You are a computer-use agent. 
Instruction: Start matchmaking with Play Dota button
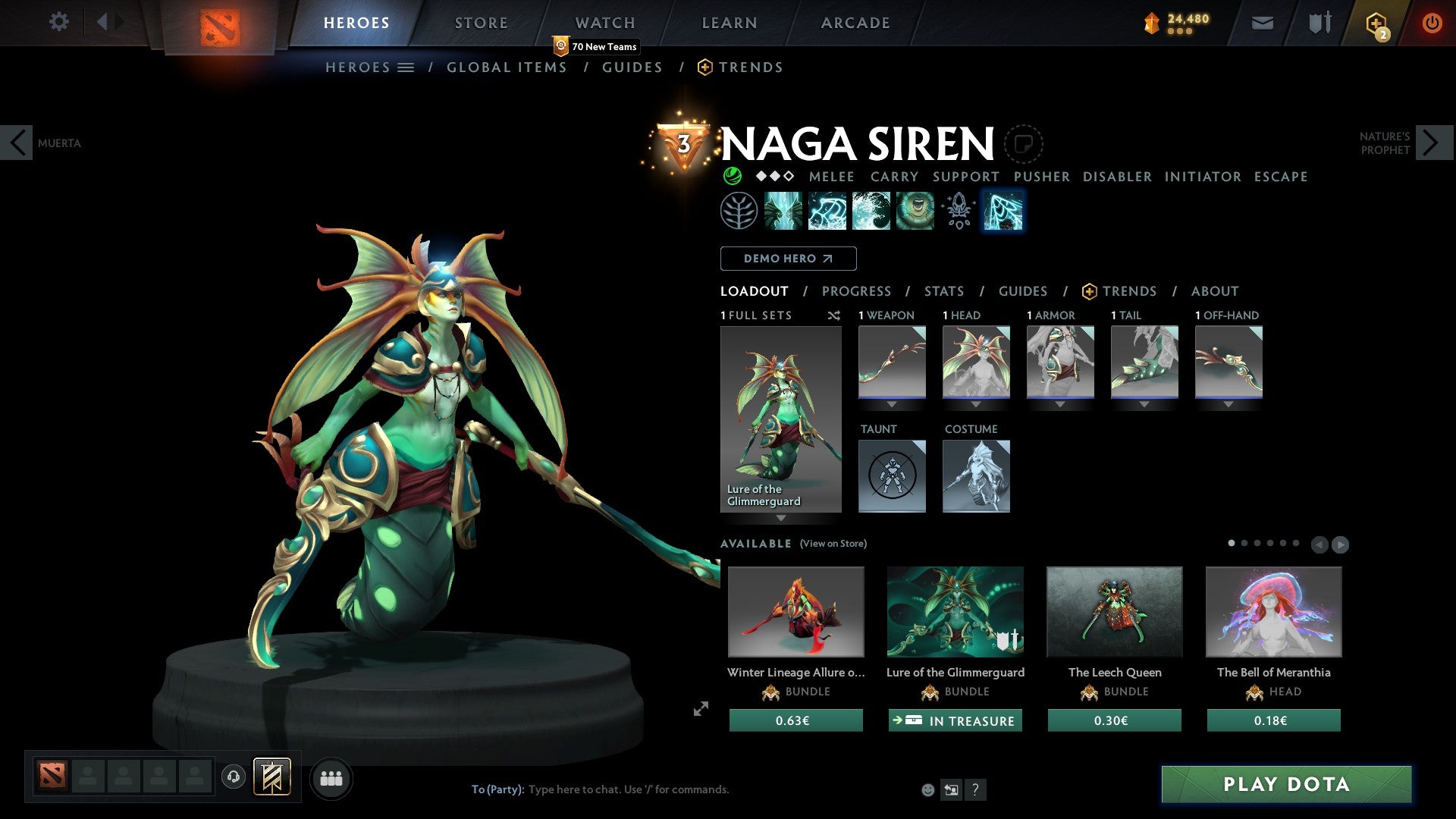click(1286, 784)
